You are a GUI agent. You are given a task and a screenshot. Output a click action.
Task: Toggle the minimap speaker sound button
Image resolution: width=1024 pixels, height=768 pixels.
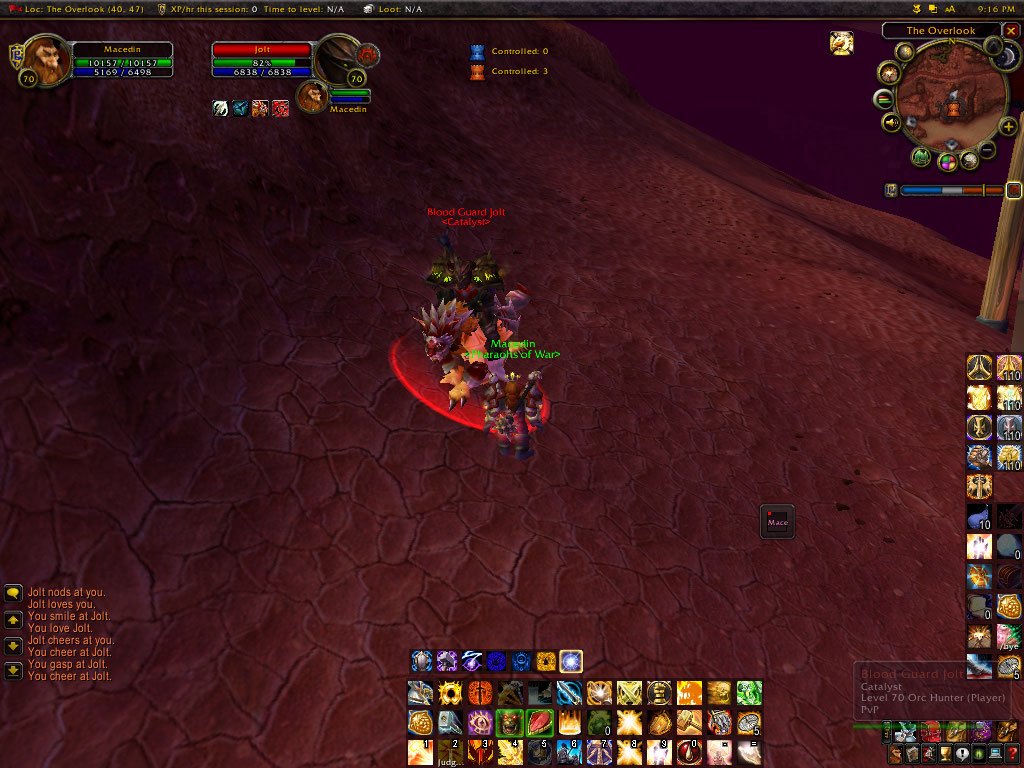[x=891, y=123]
